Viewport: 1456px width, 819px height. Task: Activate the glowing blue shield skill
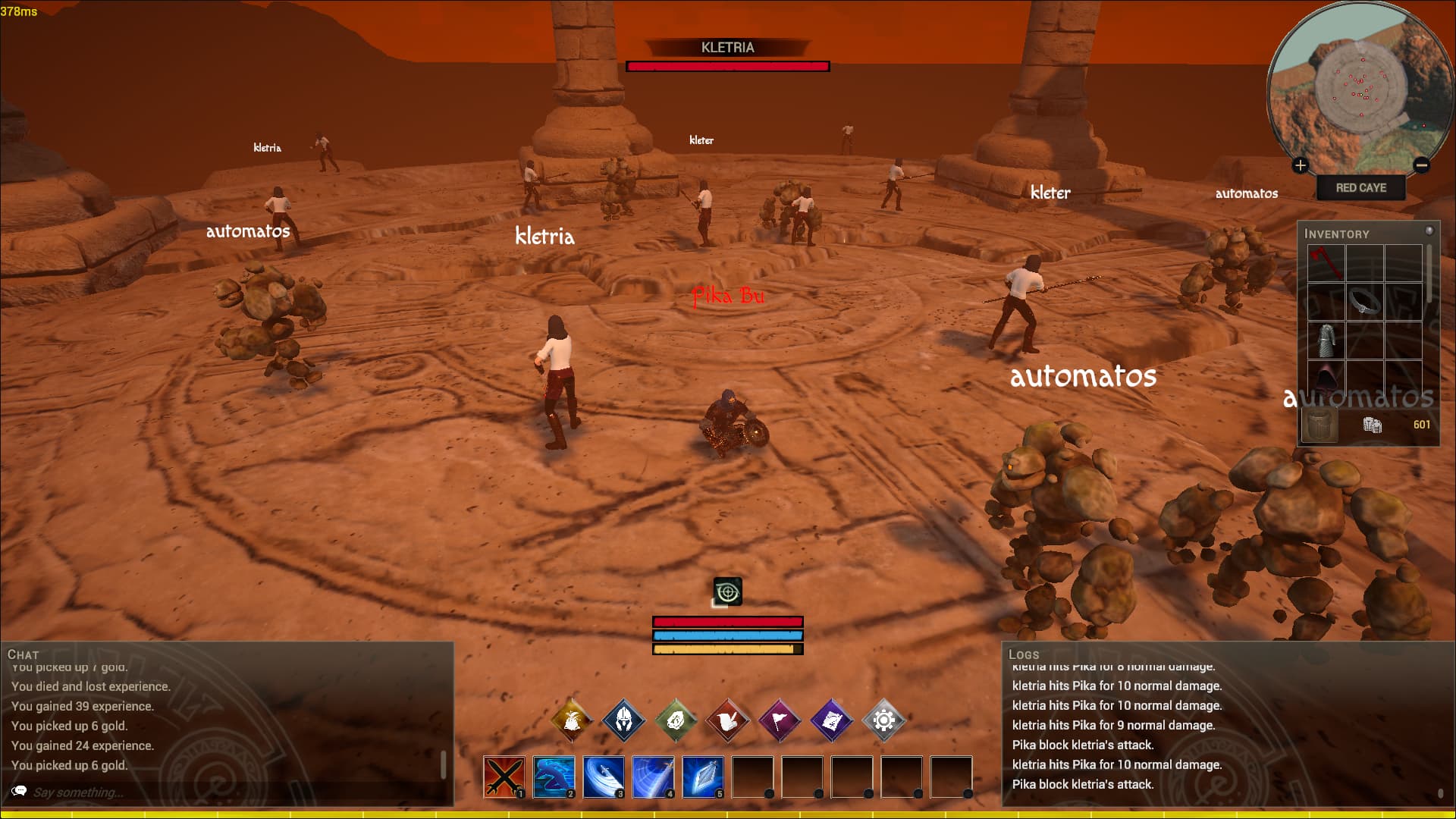pos(703,777)
